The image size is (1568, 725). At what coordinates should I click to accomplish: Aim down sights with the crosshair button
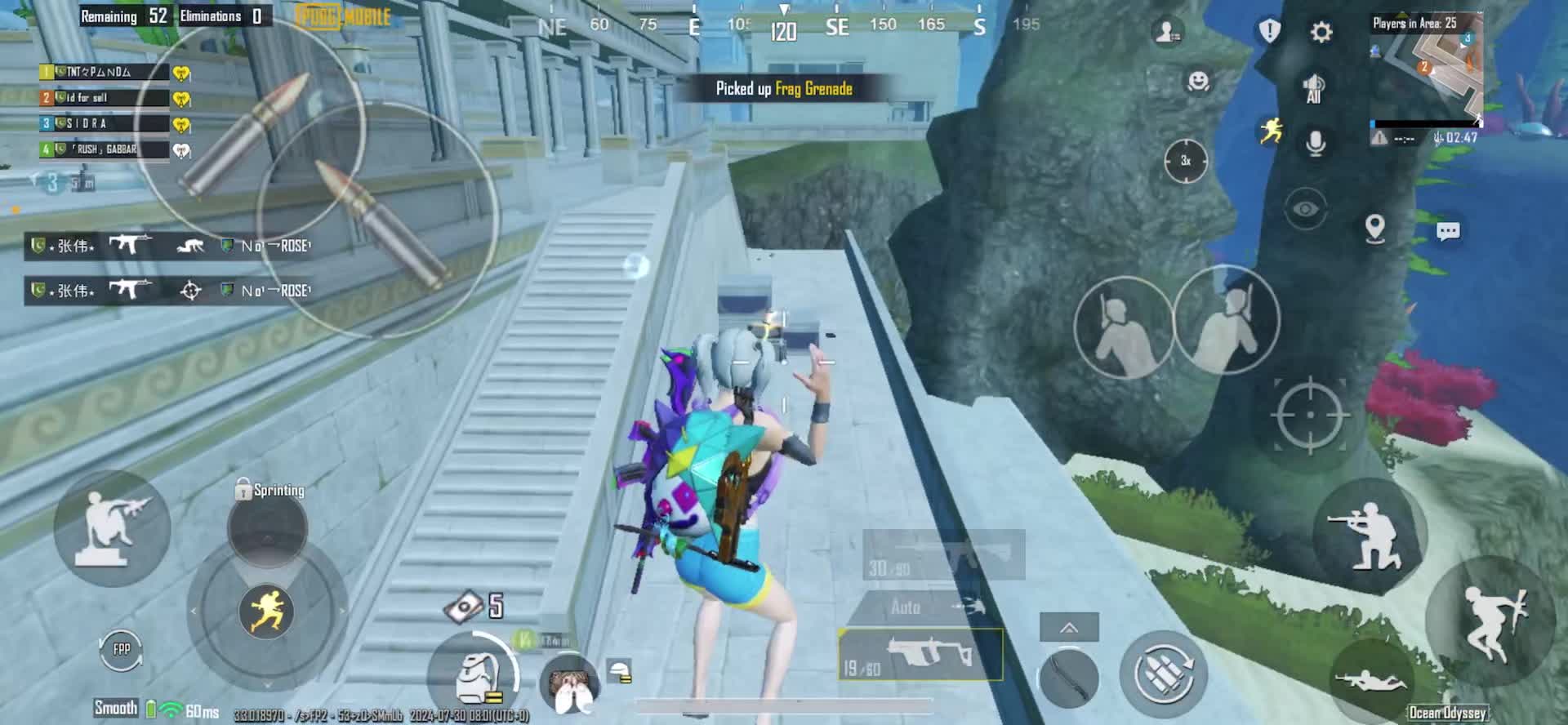coord(1310,415)
